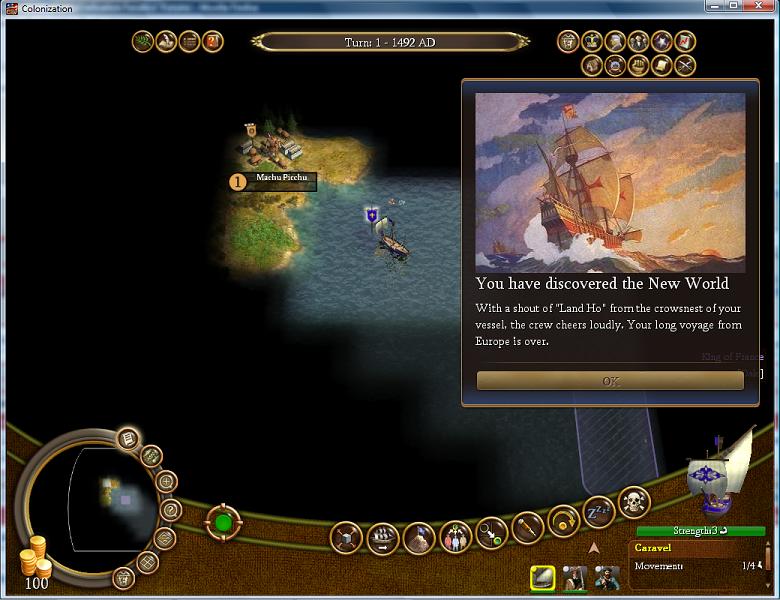Viewport: 780px width, 600px height.
Task: Click the Machu Picchu city name label
Action: [280, 179]
